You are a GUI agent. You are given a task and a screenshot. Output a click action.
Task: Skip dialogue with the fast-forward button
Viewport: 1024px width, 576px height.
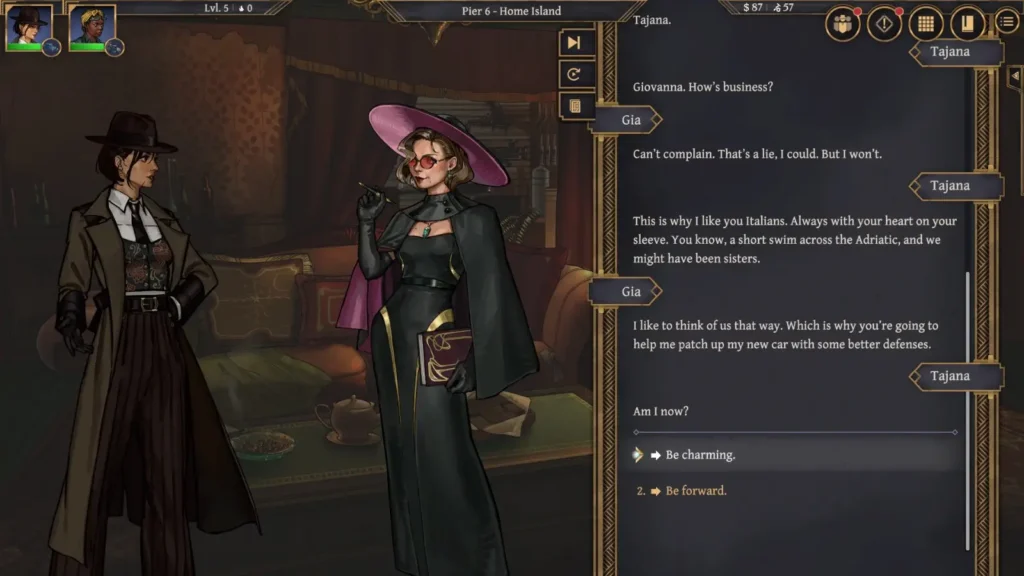point(574,43)
